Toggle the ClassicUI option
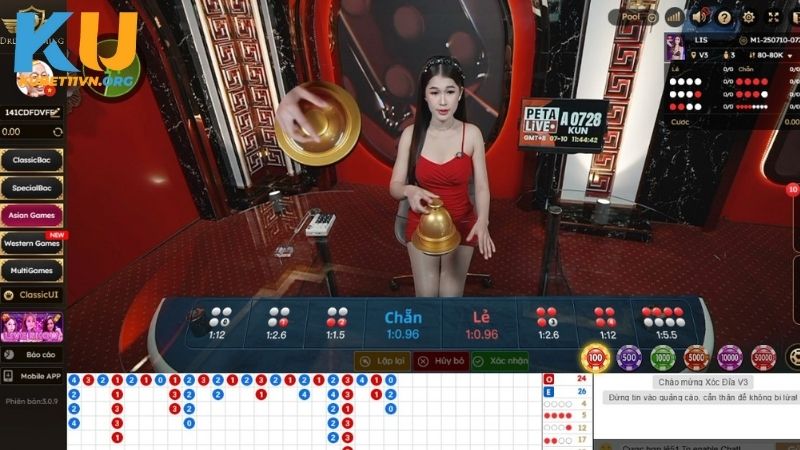Screen dimensions: 800x450 [x=32, y=297]
